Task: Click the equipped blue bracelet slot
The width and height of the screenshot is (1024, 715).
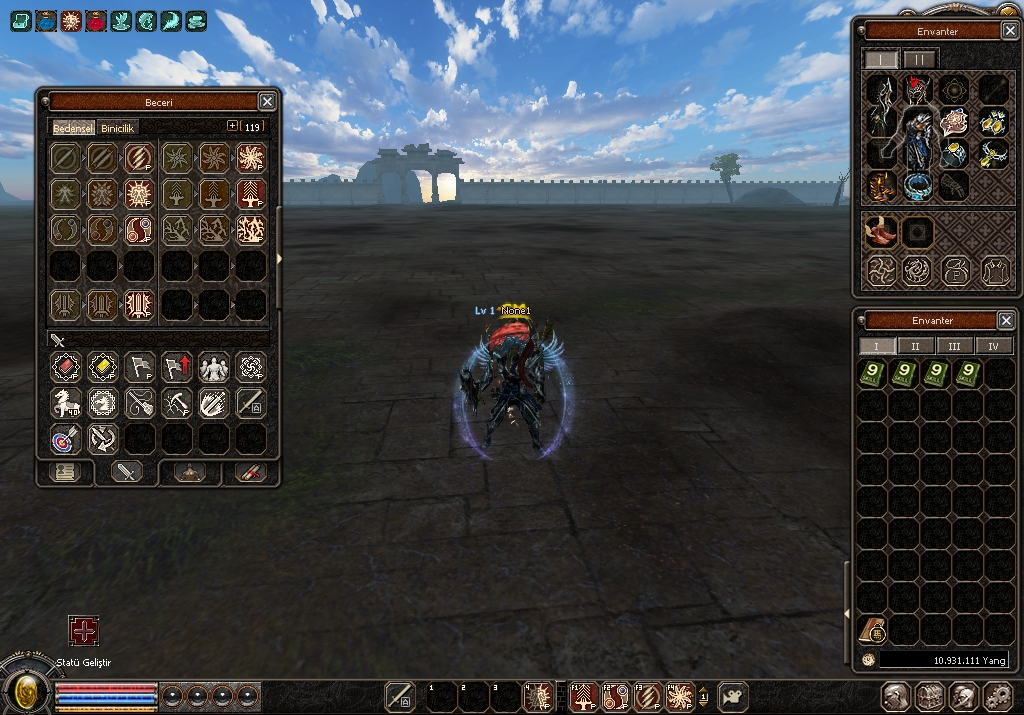Action: click(918, 185)
